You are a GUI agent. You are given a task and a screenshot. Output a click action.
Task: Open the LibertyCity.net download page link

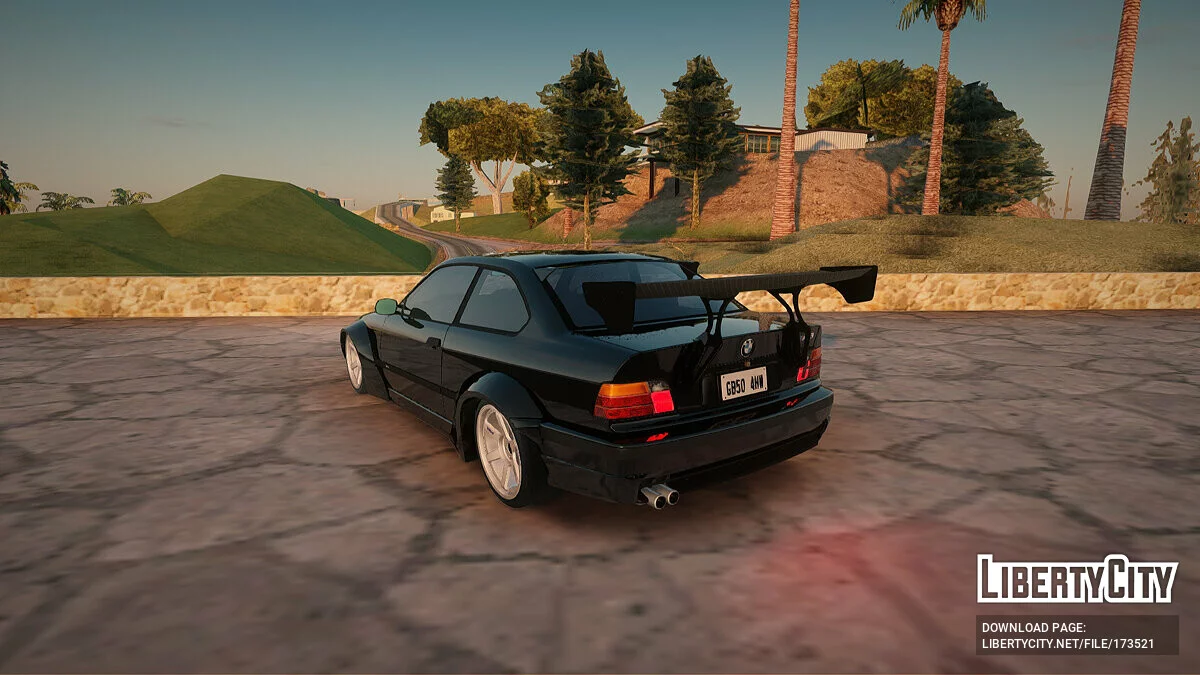pyautogui.click(x=1068, y=643)
